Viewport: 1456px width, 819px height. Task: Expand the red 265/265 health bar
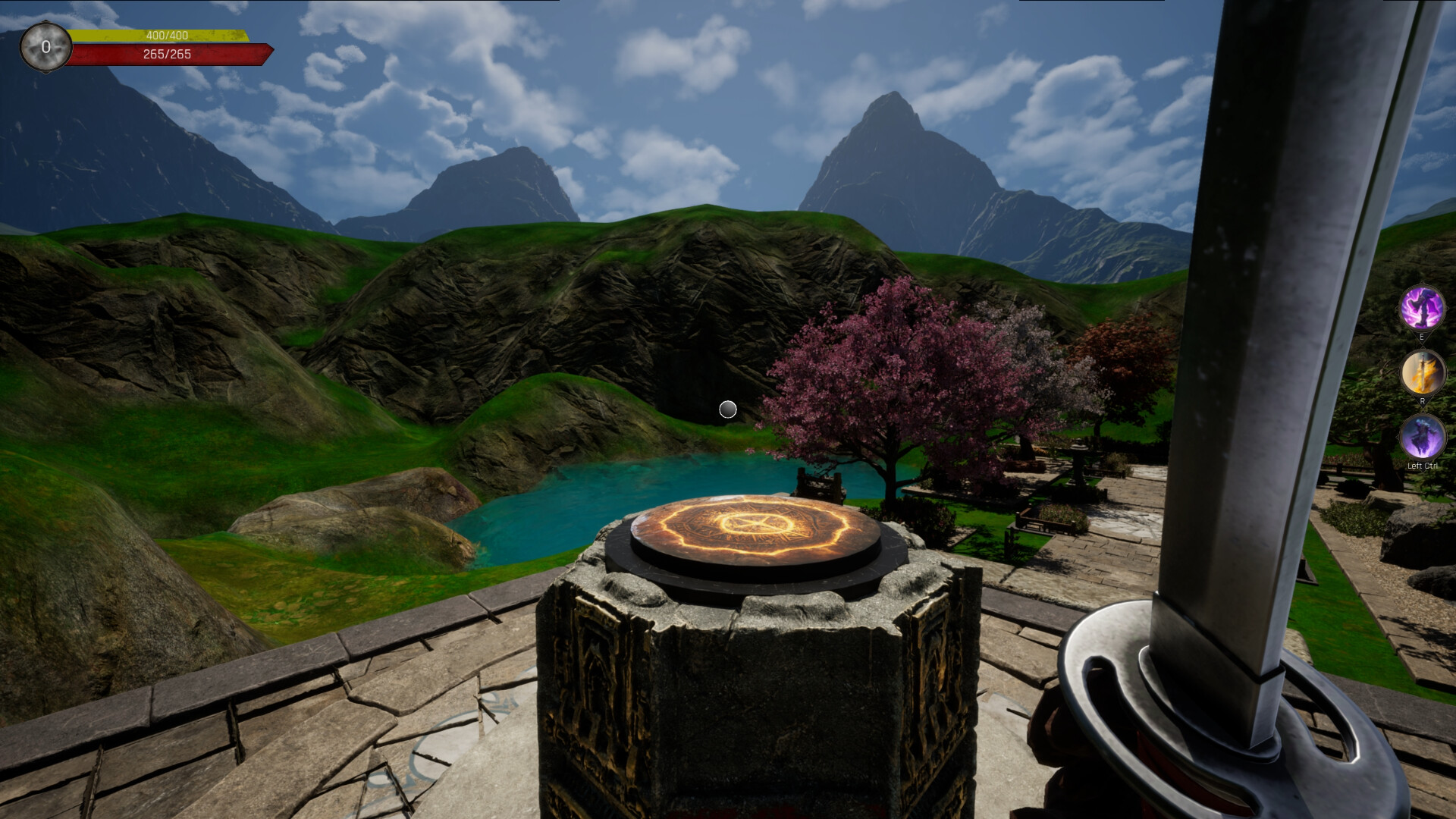point(167,54)
